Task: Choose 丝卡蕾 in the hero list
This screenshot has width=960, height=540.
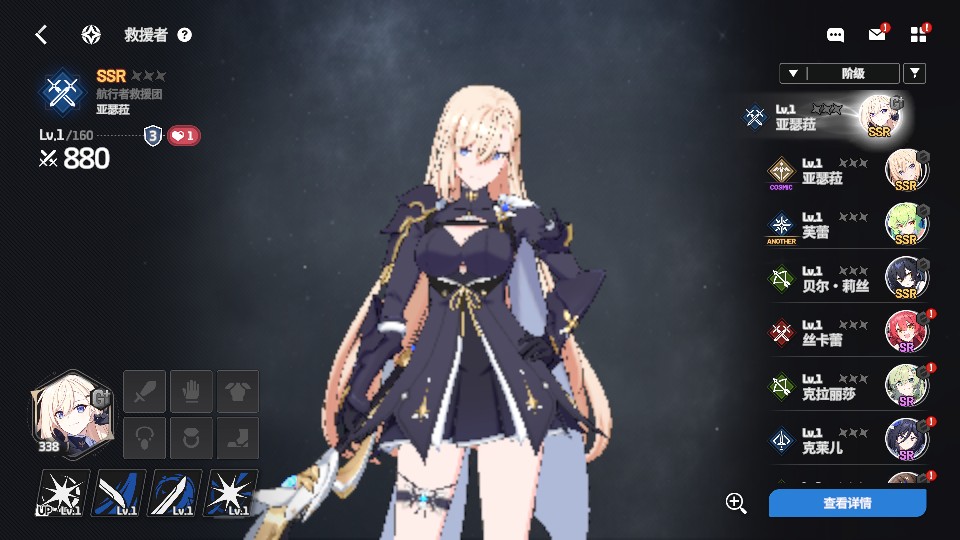Action: 850,333
